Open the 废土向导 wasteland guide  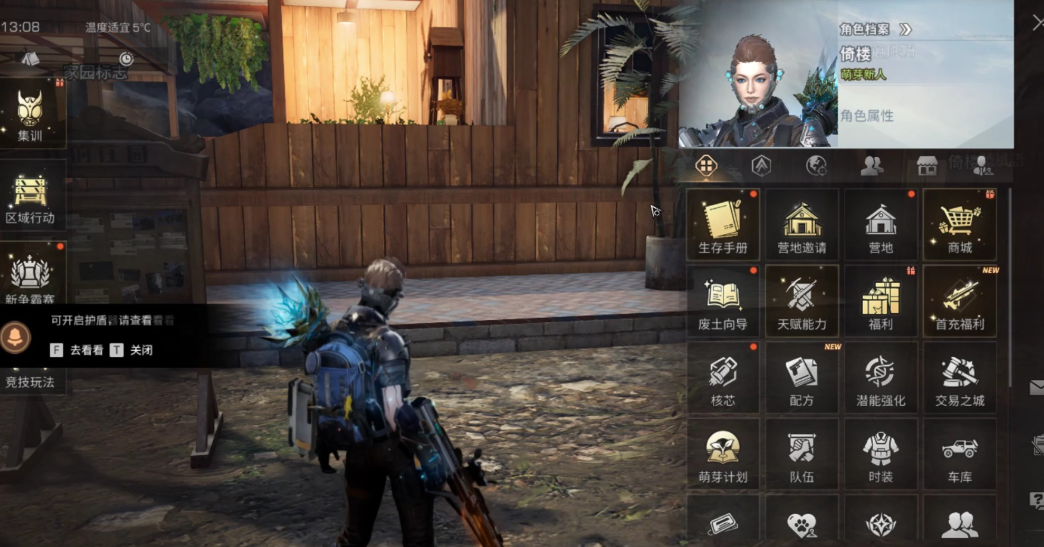pyautogui.click(x=723, y=301)
